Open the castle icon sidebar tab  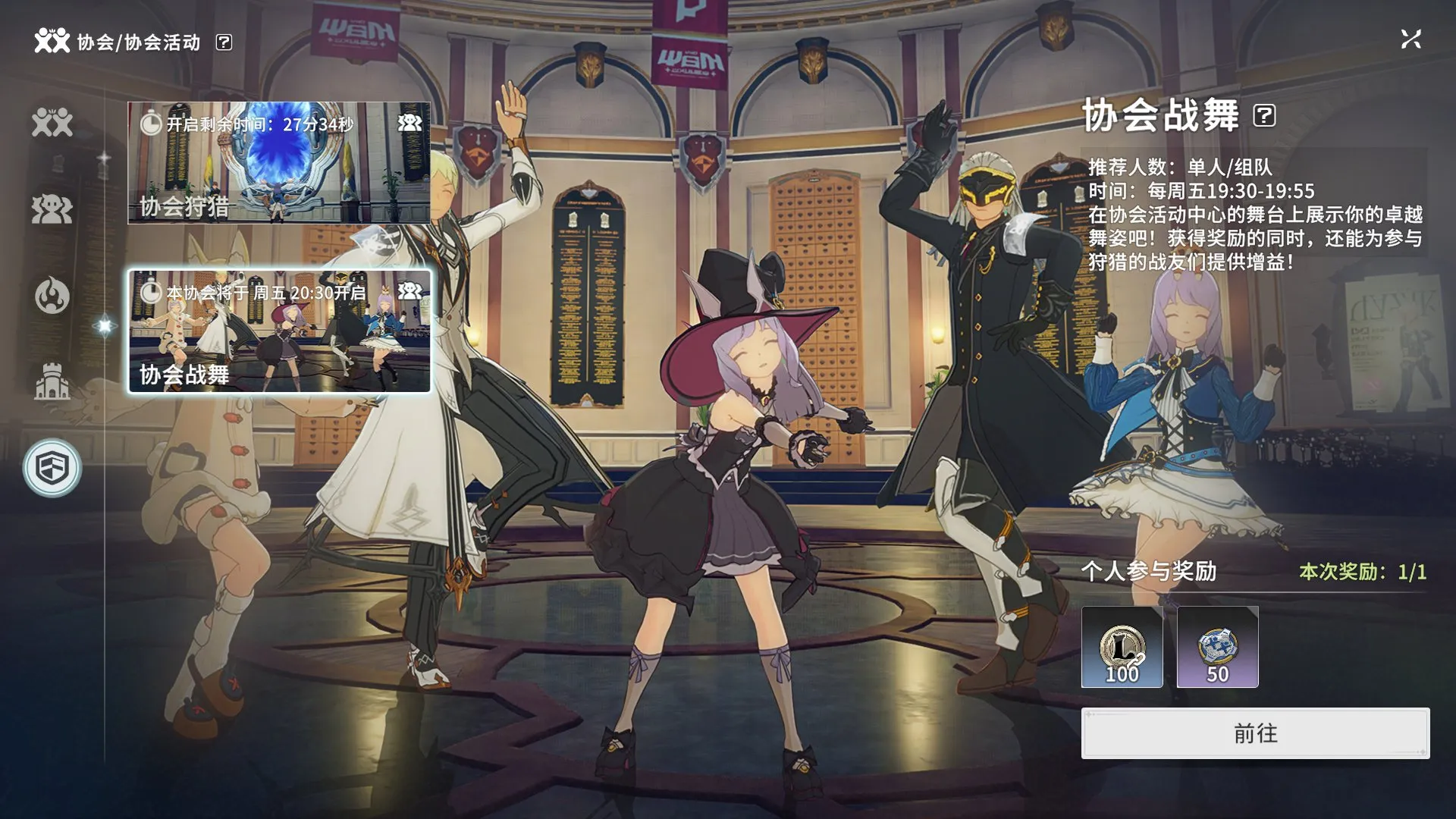pos(52,381)
